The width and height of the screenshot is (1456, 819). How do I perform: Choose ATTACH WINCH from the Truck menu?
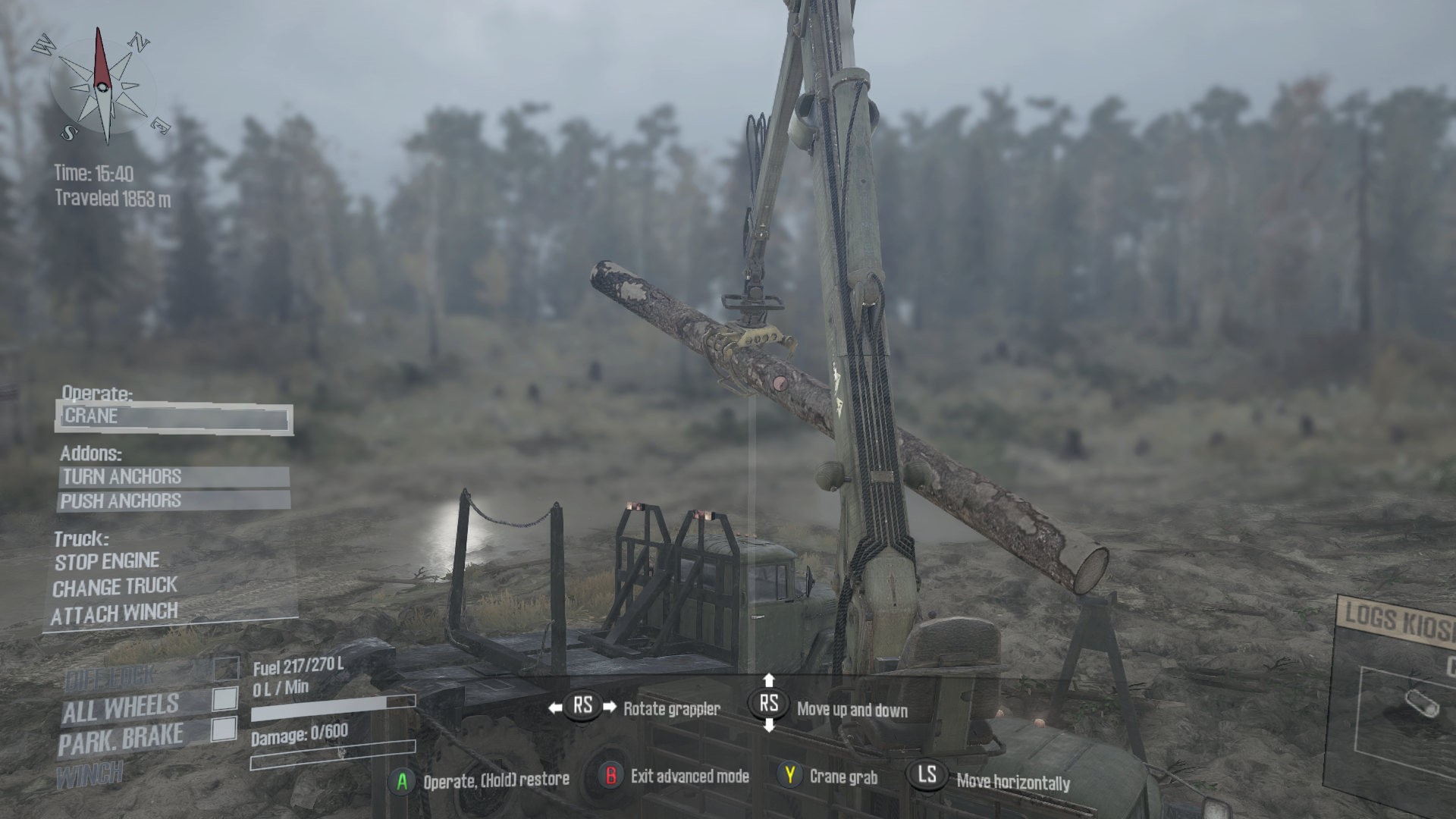pos(115,613)
